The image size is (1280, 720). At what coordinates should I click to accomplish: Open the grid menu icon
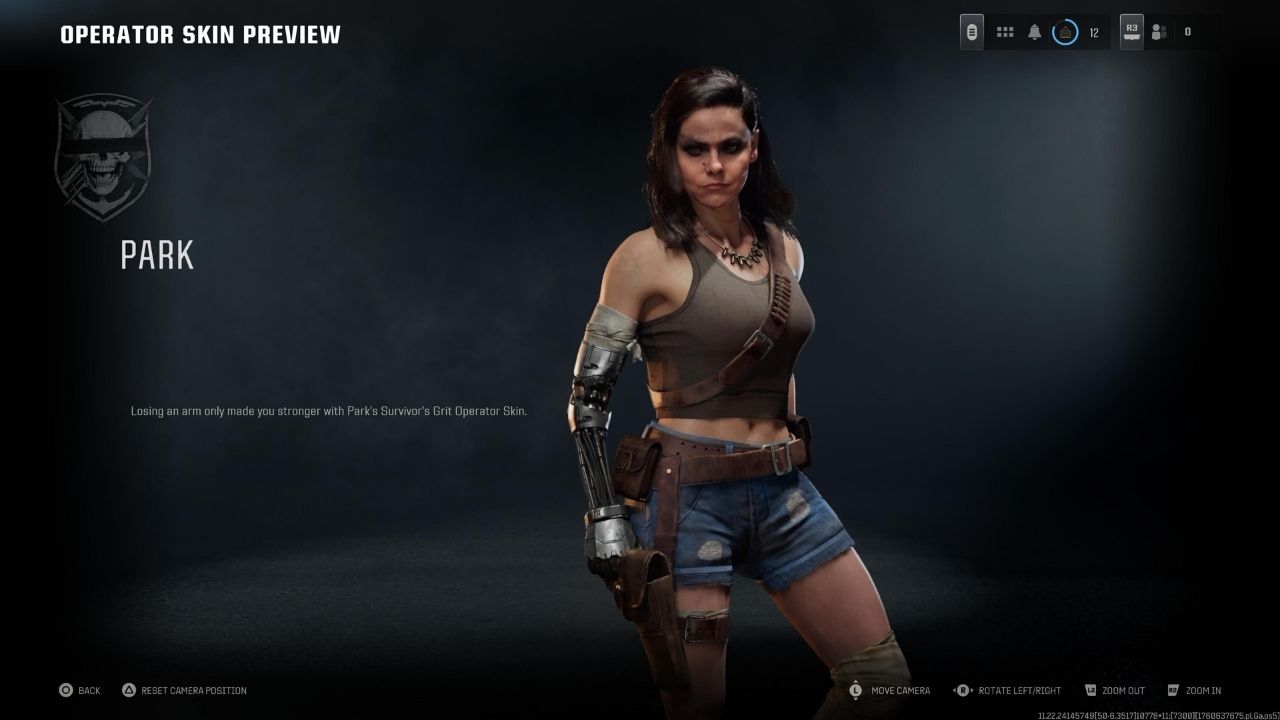coord(1005,32)
